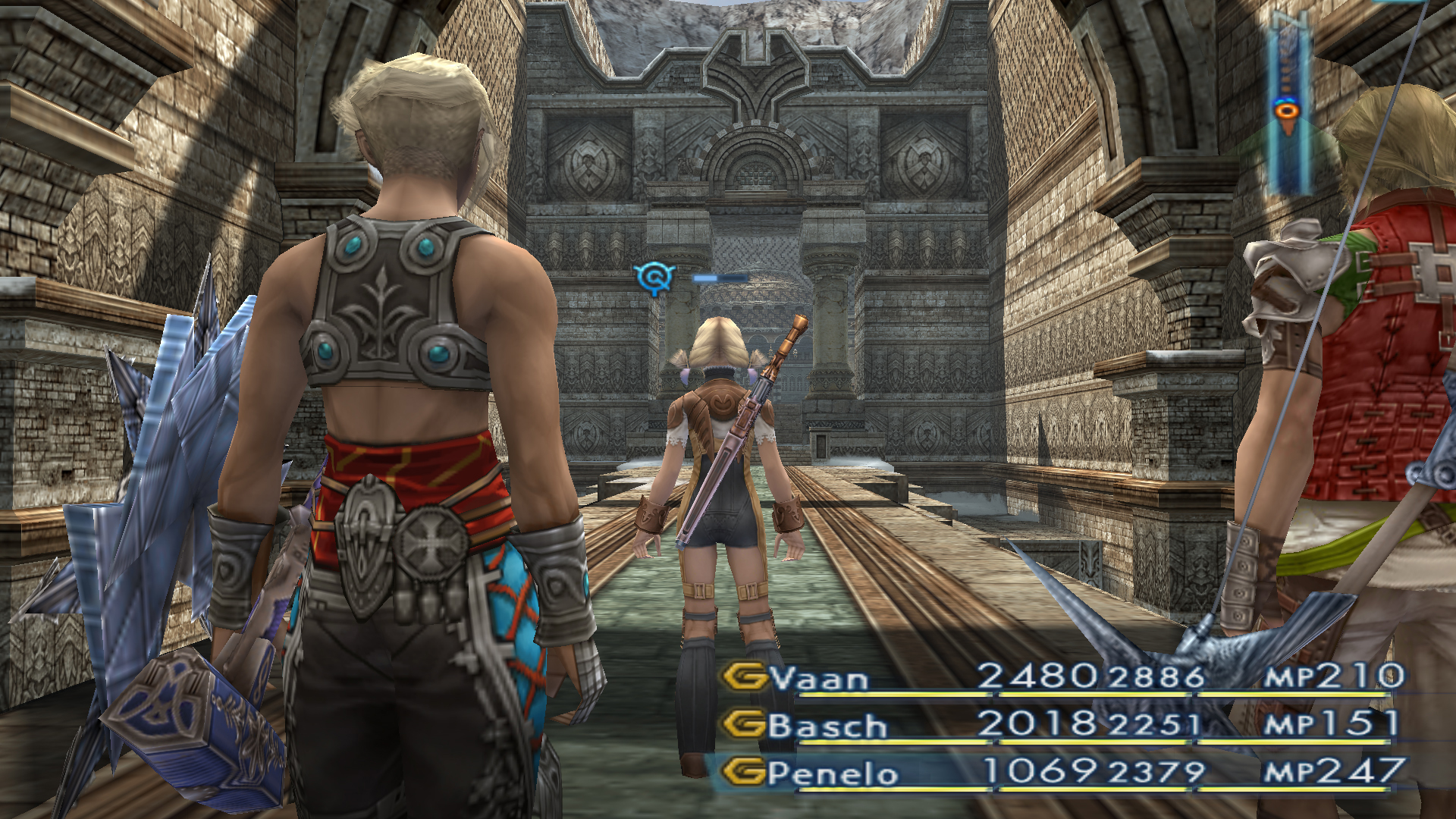Screen dimensions: 1456x819
Task: Select Basch in the party list
Action: (x=827, y=726)
